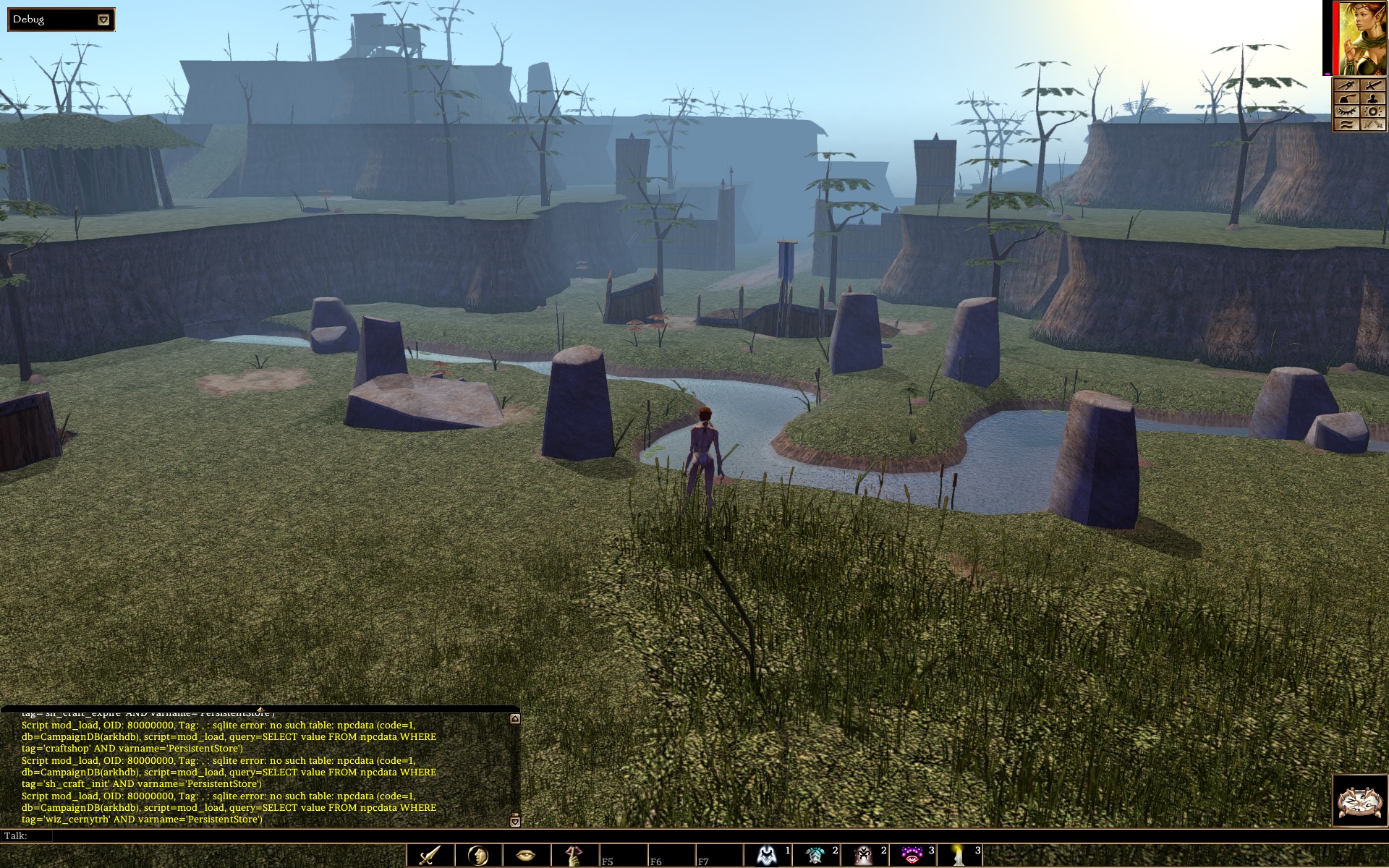Cast the purple eye spell showing counter 3
The width and height of the screenshot is (1389, 868).
pyautogui.click(x=910, y=856)
